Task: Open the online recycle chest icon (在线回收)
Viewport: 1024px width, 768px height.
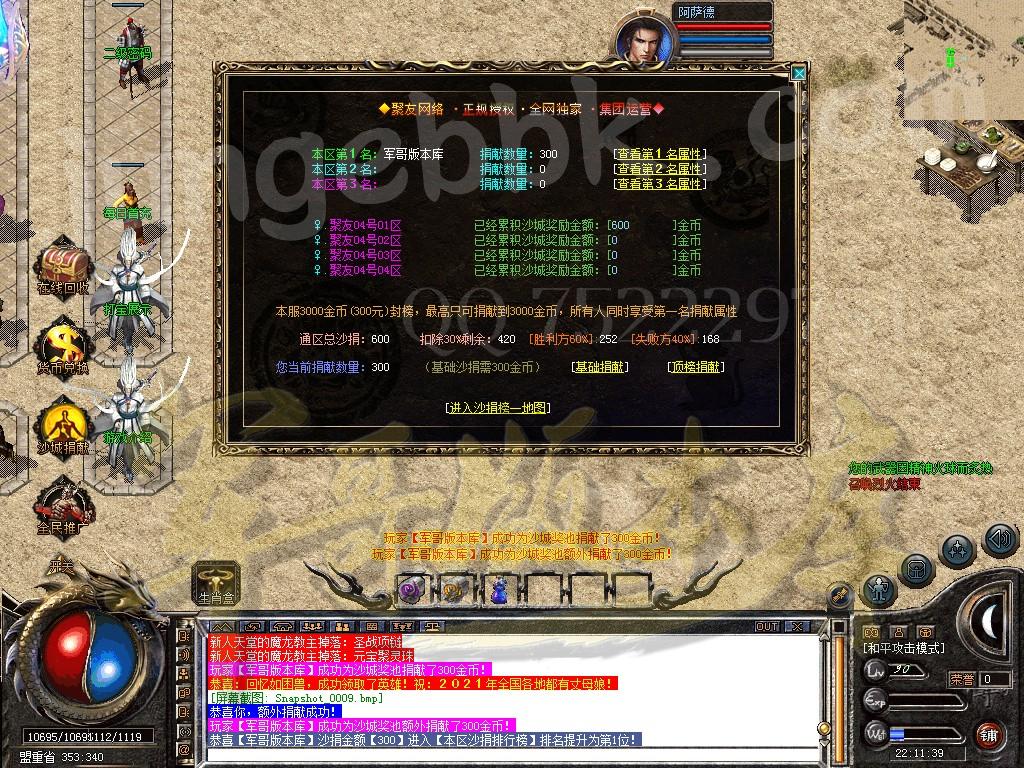Action: click(x=64, y=265)
